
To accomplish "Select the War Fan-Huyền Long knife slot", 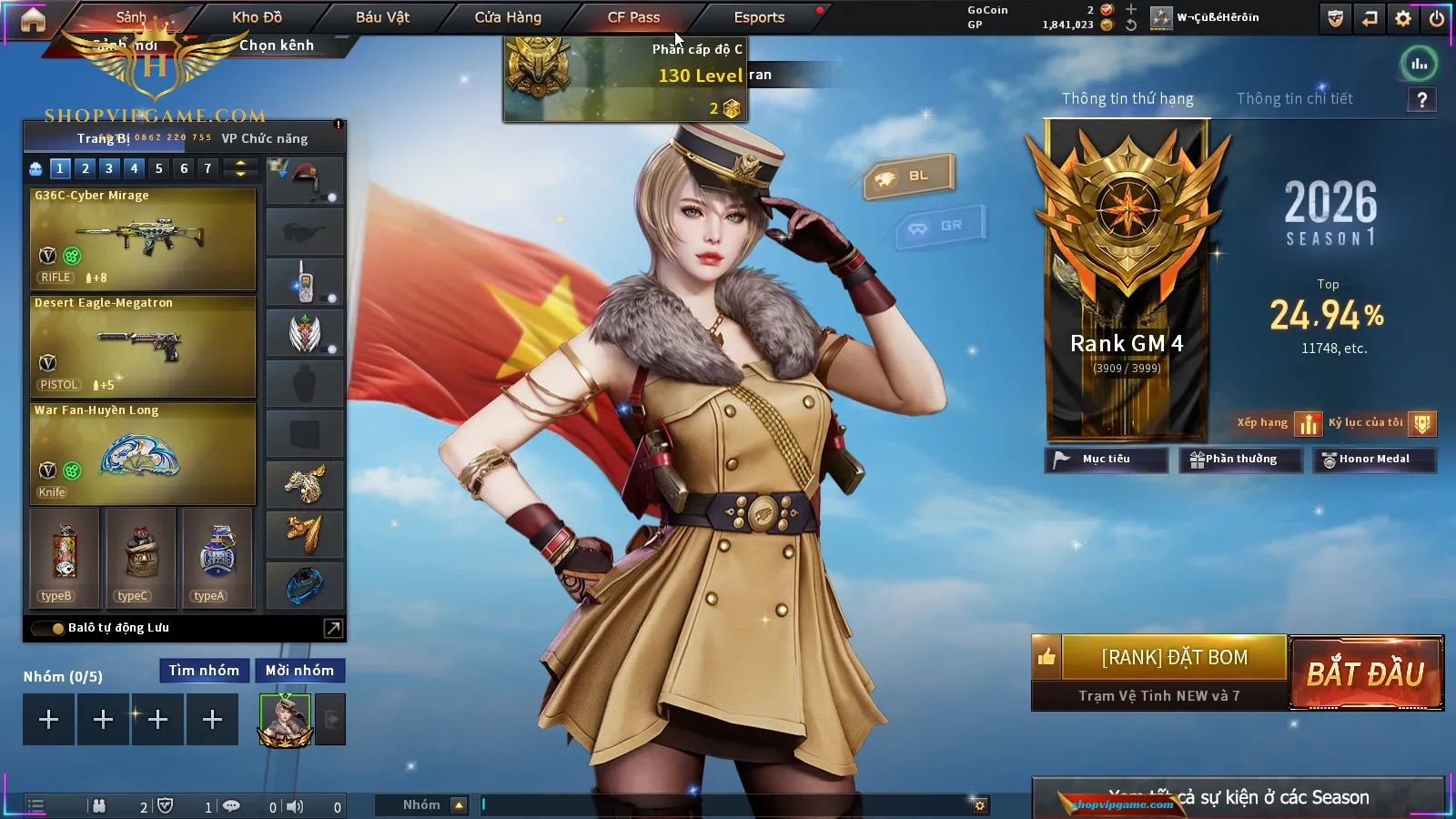I will tap(143, 454).
